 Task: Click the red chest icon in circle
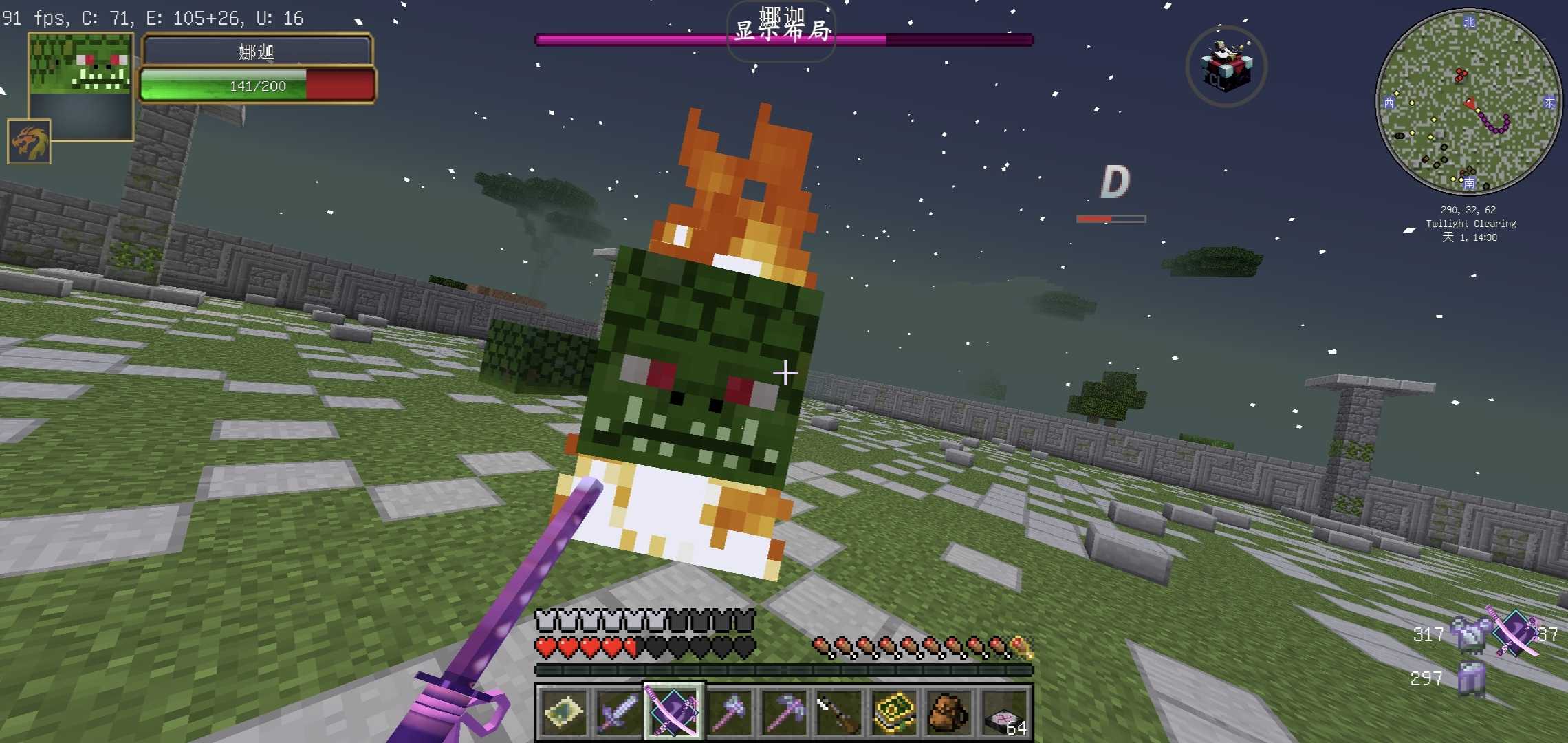1226,66
